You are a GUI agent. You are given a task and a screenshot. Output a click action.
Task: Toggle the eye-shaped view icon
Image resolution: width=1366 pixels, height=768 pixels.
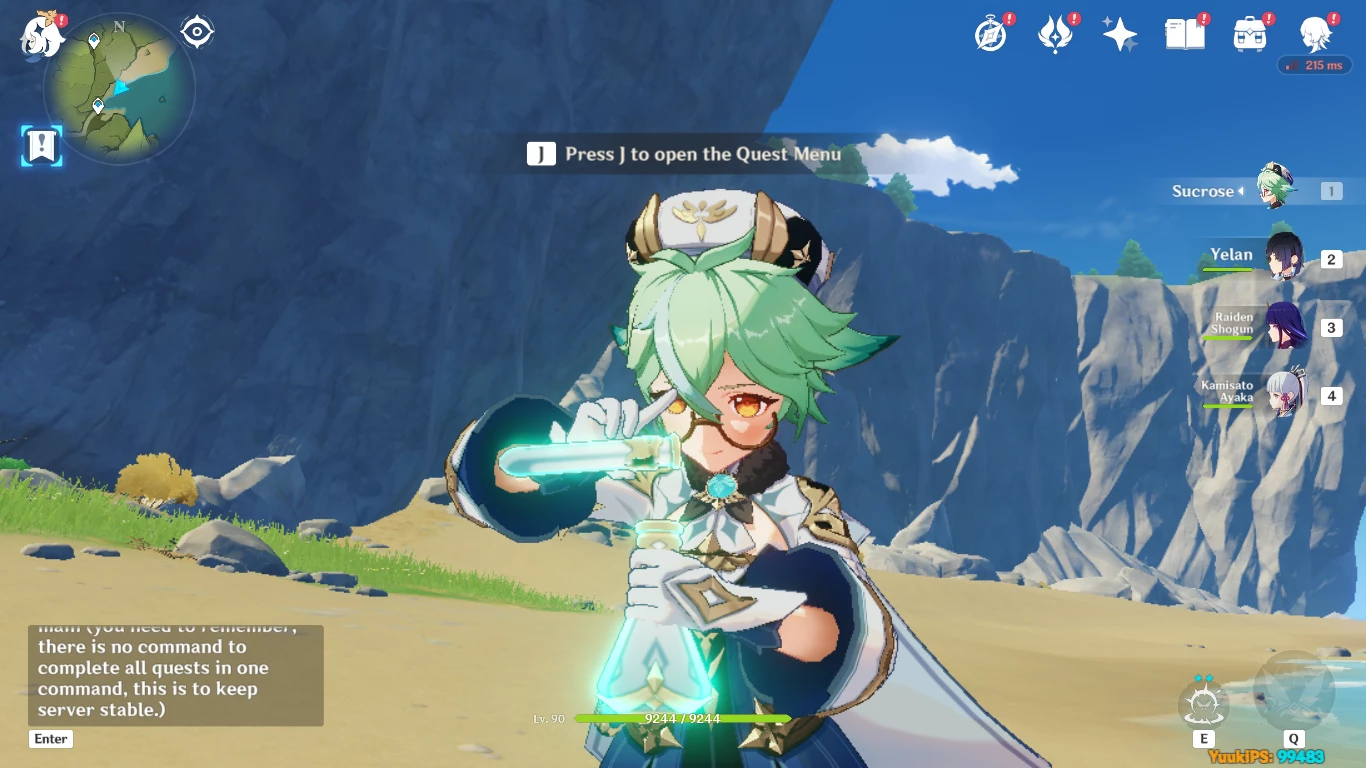click(x=197, y=32)
